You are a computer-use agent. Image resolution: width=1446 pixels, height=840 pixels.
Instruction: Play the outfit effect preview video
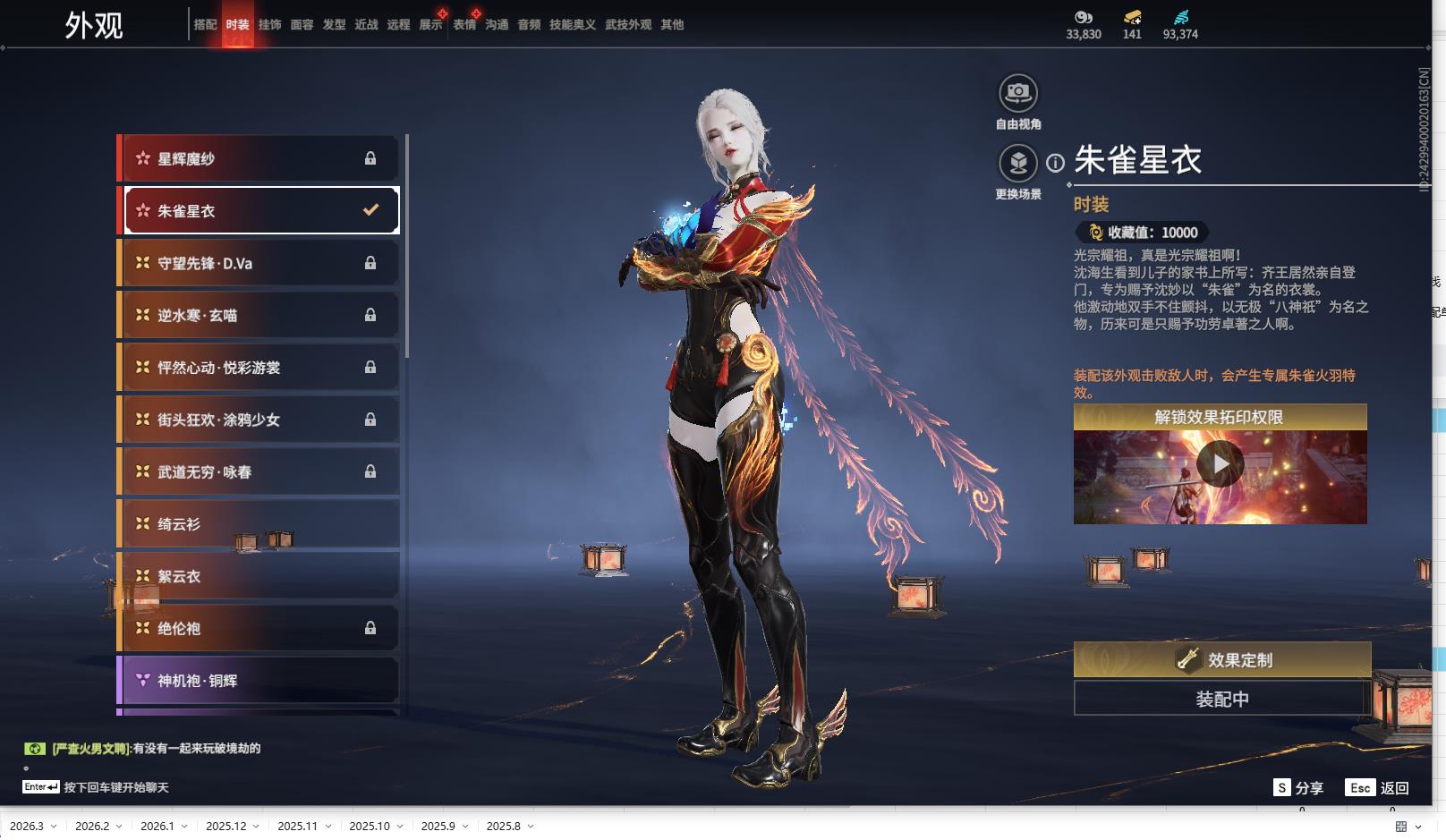click(1220, 465)
